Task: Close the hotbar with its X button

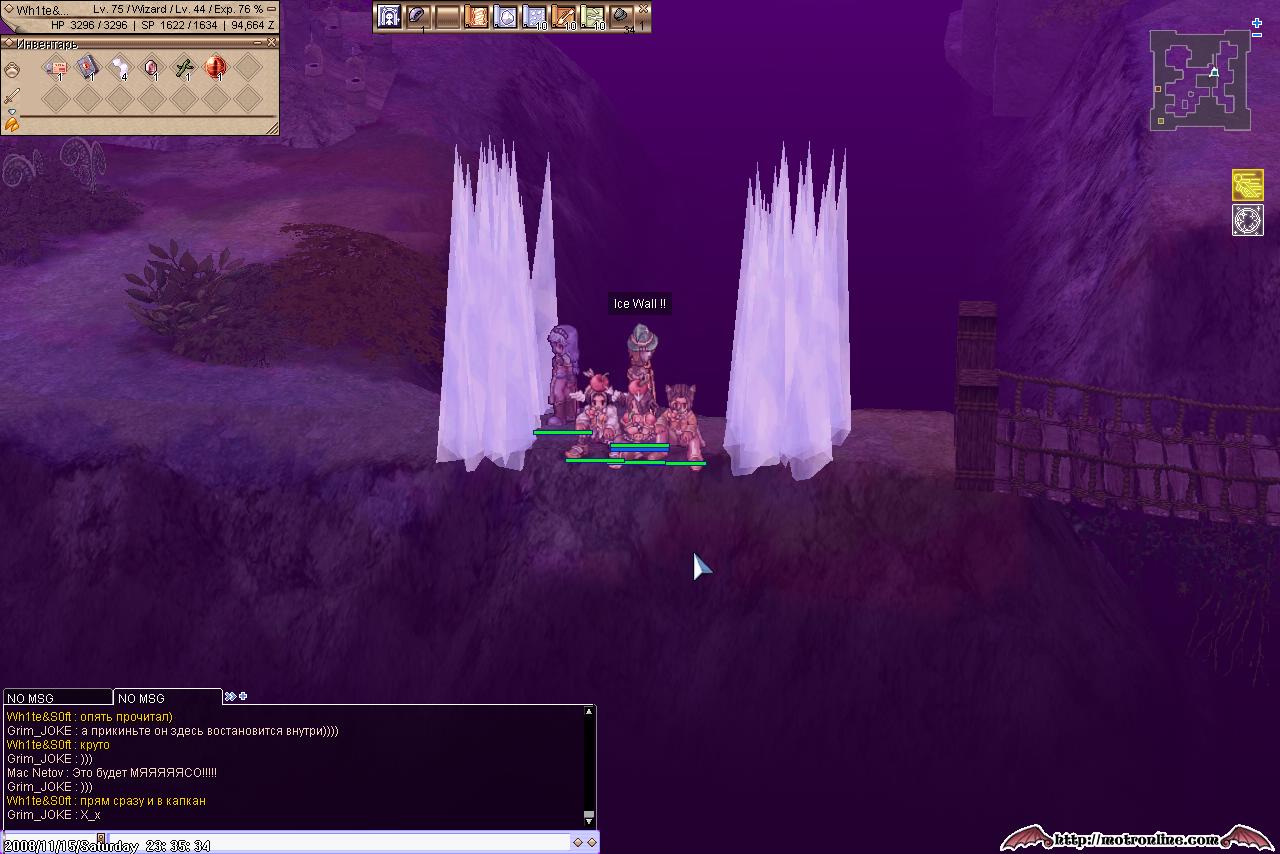Action: coord(644,9)
